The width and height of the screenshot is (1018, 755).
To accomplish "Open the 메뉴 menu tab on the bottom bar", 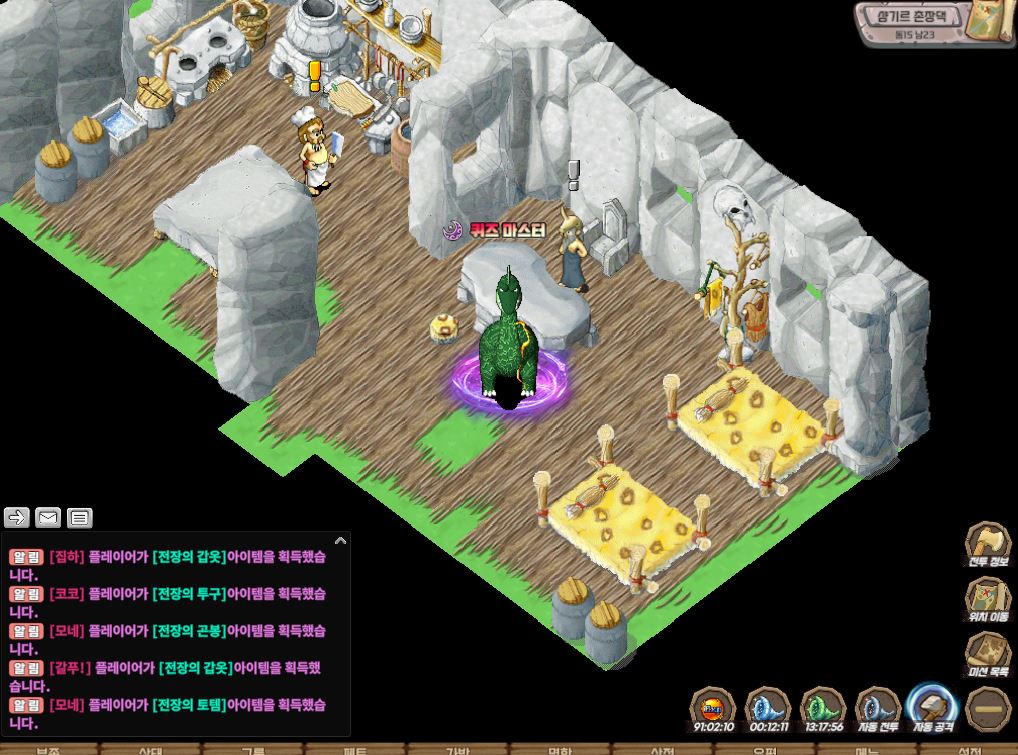I will [867, 749].
